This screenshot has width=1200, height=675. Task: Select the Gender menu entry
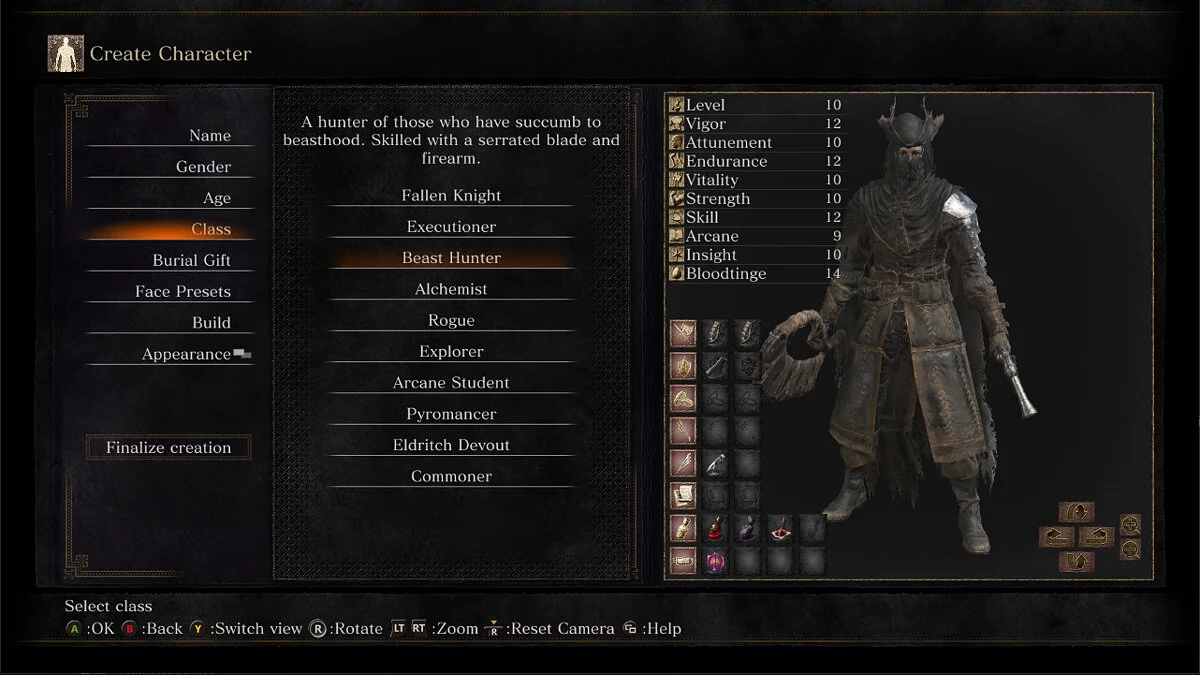coord(203,167)
